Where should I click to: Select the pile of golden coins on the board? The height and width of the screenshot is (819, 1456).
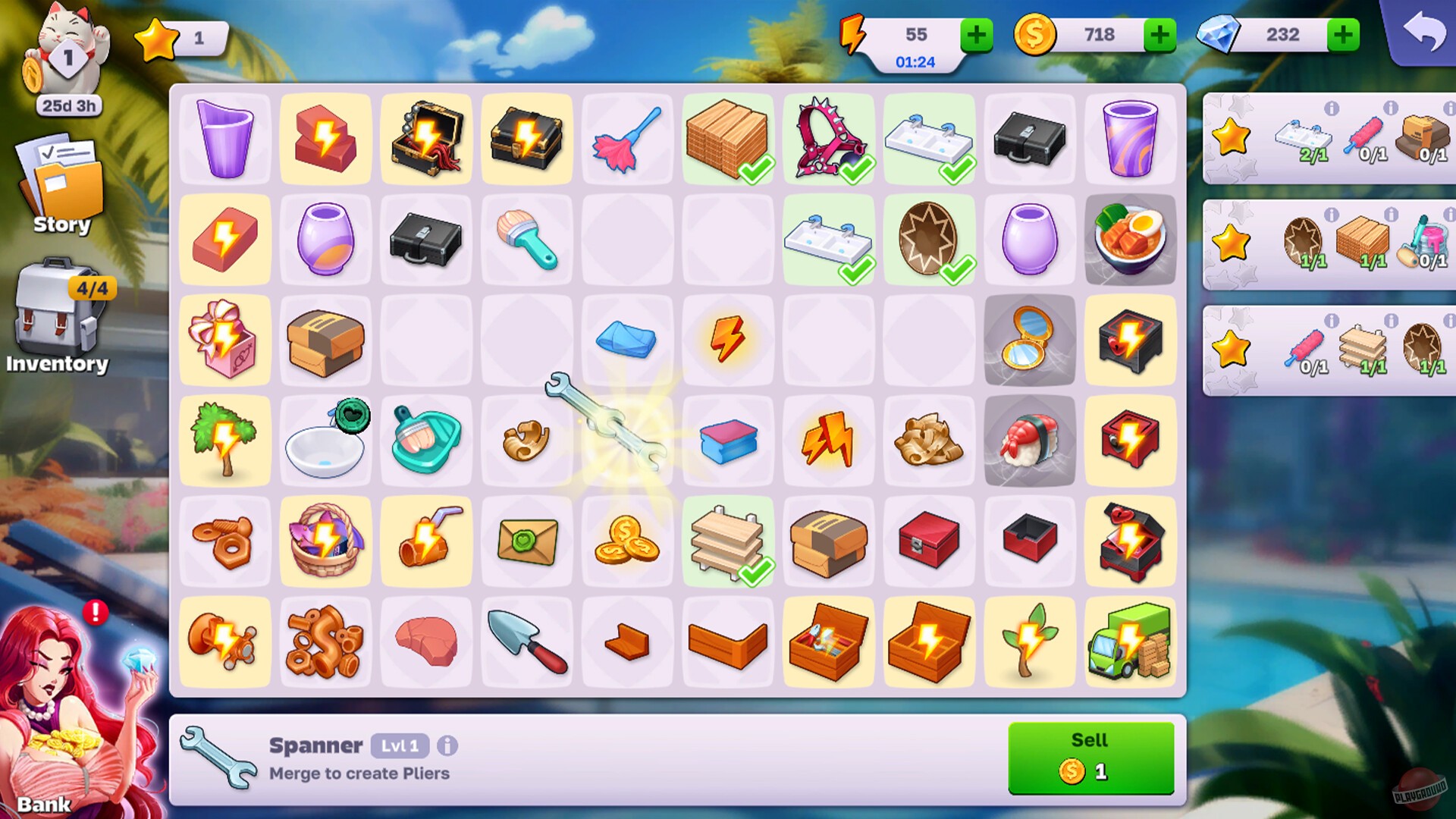coord(627,541)
